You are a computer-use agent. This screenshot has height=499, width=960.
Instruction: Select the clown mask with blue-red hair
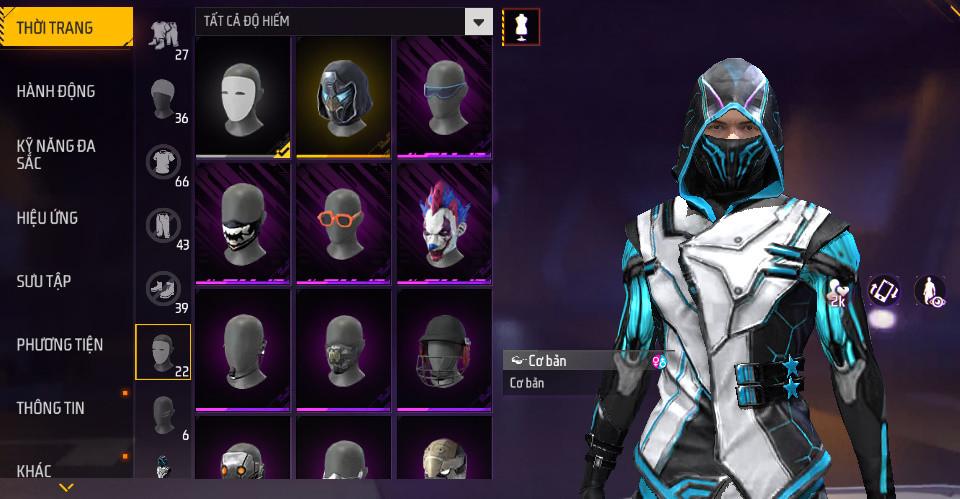click(444, 224)
